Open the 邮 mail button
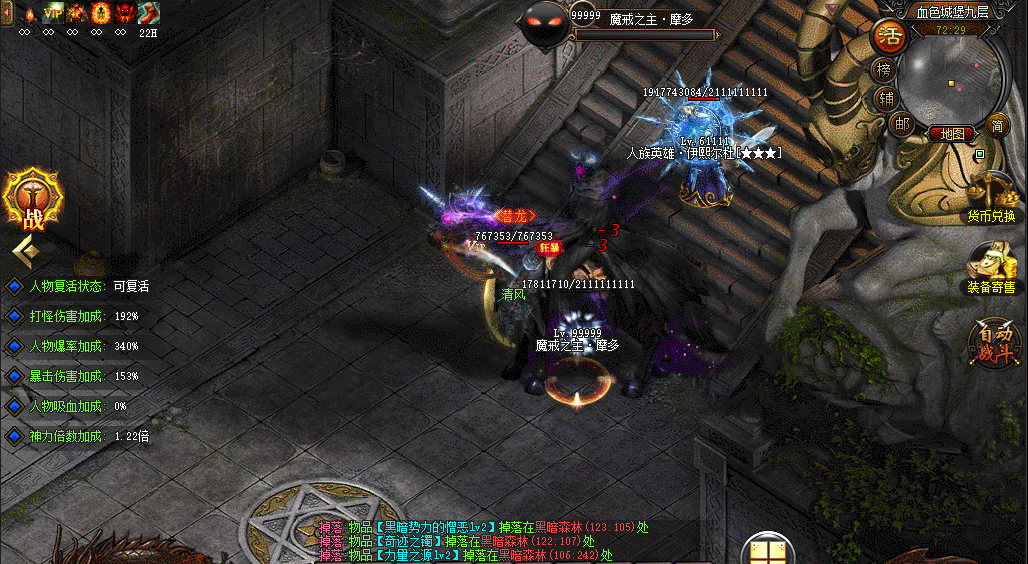This screenshot has height=564, width=1028. (x=901, y=124)
